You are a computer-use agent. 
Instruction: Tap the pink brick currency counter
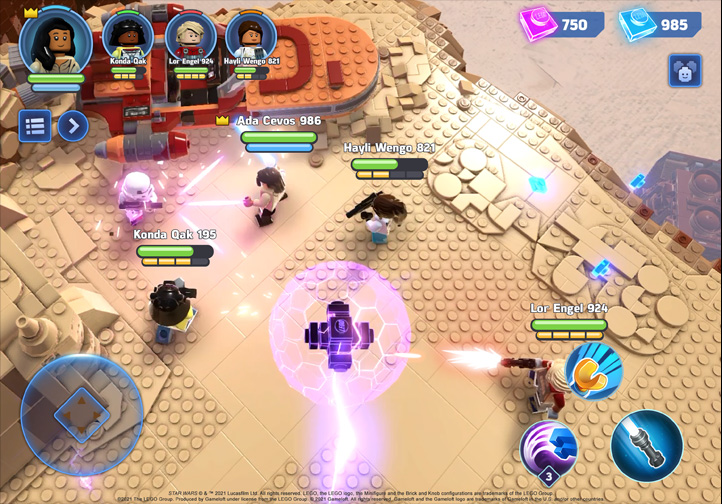tap(561, 25)
